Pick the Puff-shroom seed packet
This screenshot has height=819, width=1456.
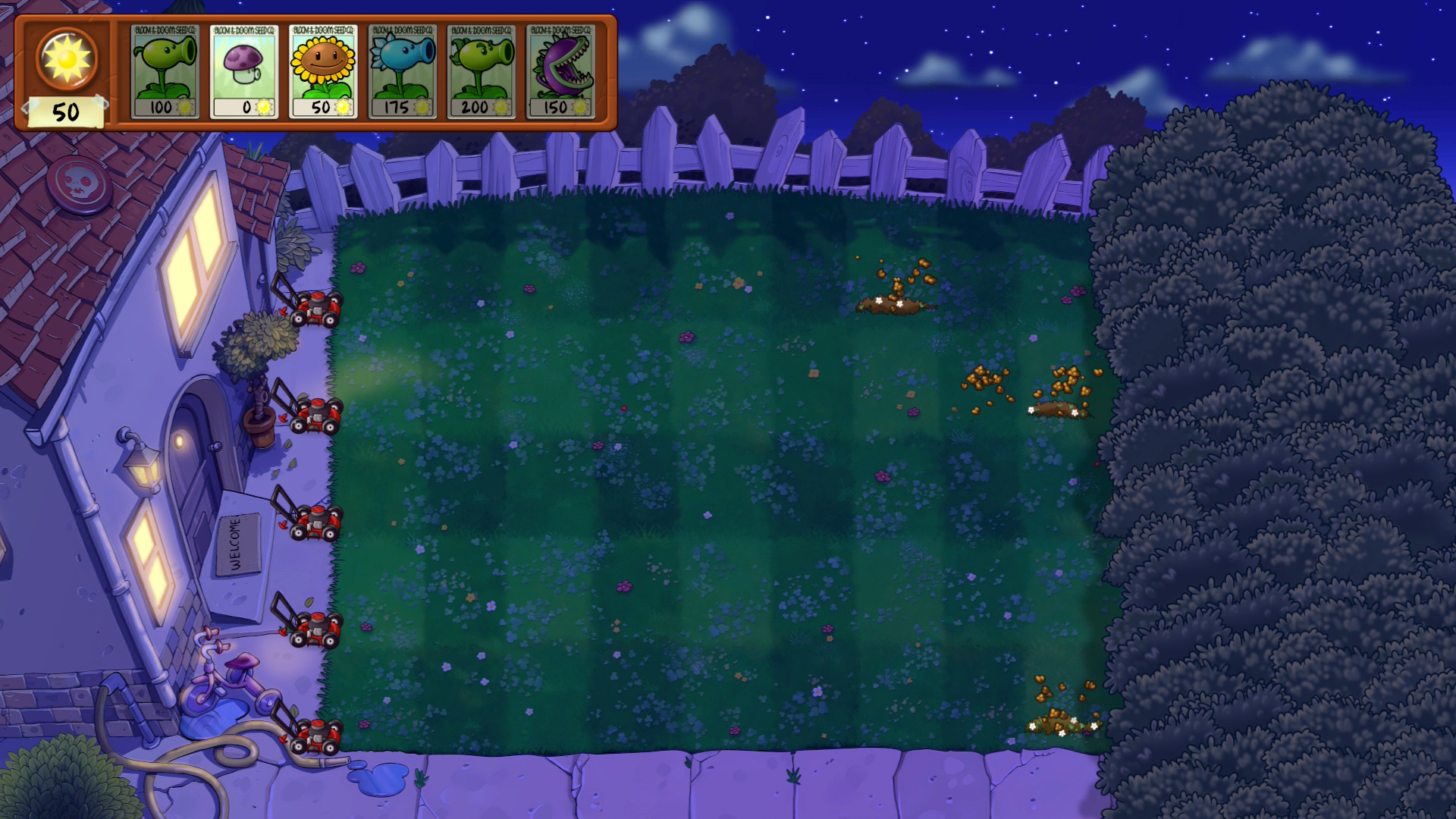(244, 71)
